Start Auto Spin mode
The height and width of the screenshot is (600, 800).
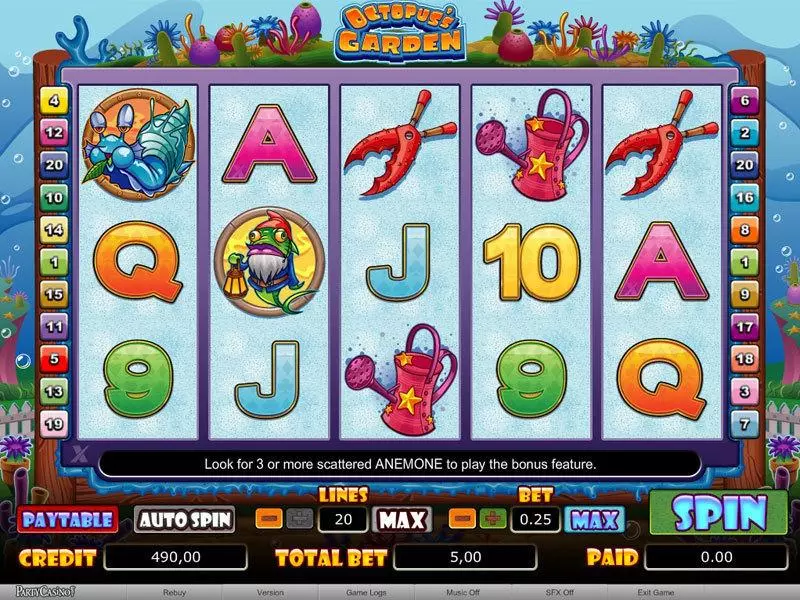(x=185, y=520)
